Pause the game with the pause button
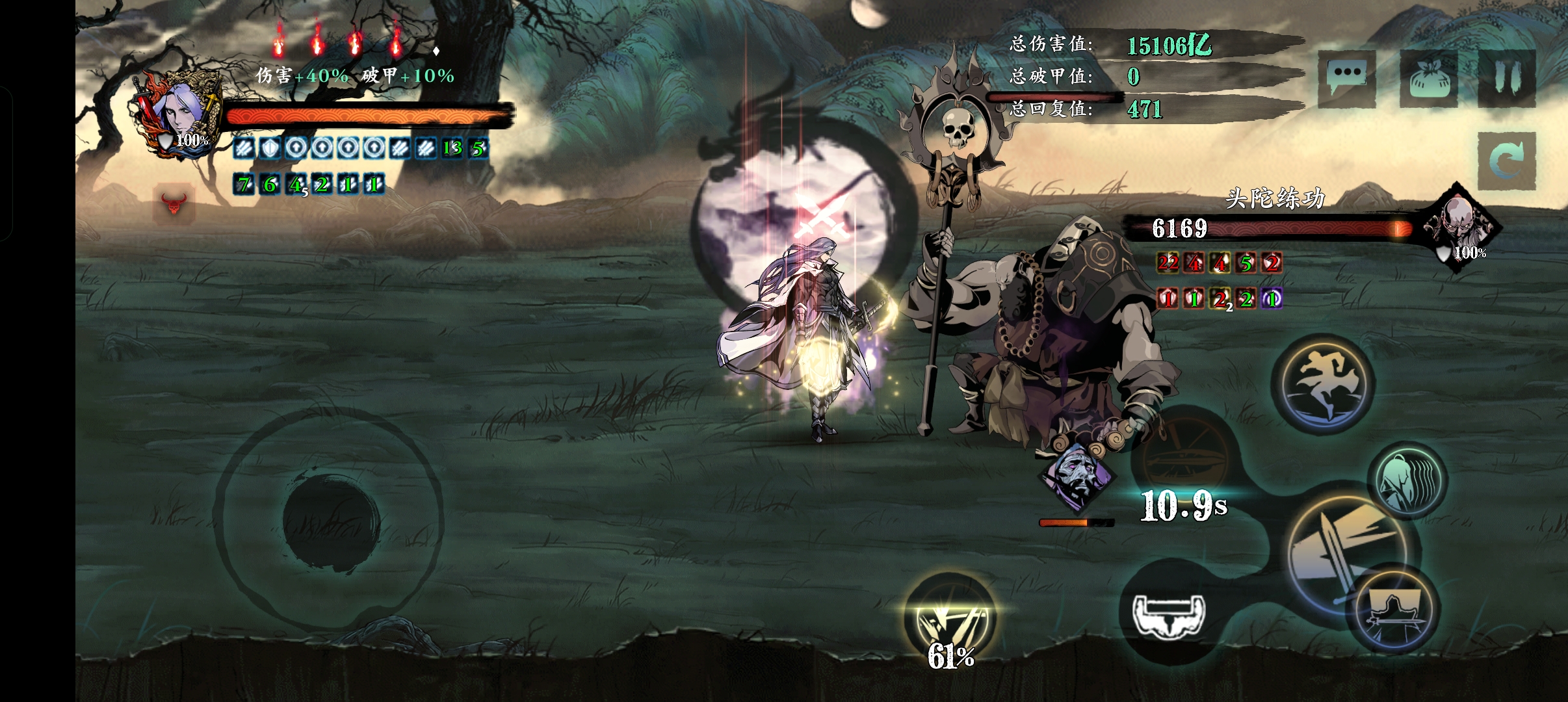 pyautogui.click(x=1506, y=79)
